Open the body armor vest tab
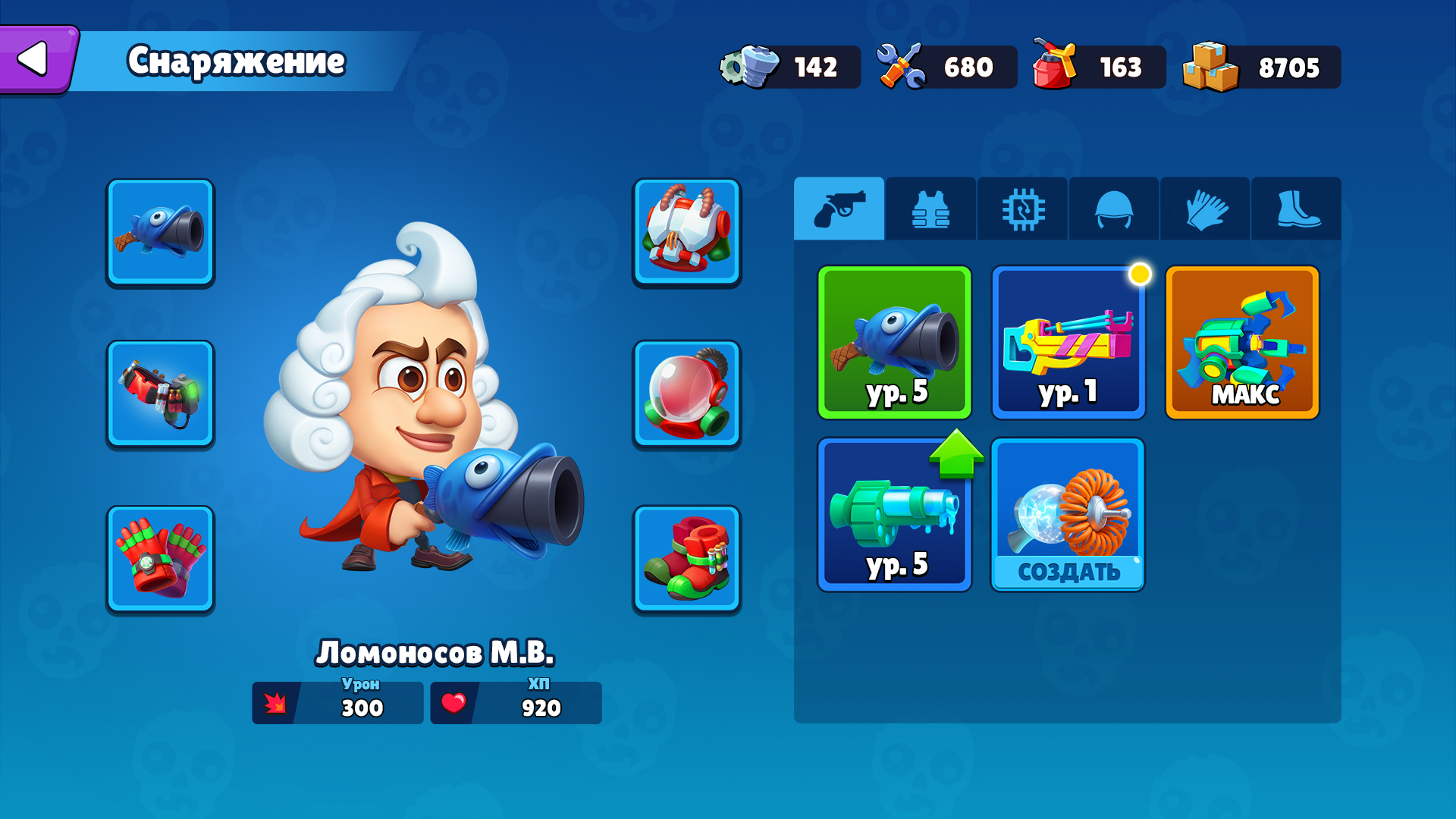This screenshot has width=1456, height=819. click(930, 209)
